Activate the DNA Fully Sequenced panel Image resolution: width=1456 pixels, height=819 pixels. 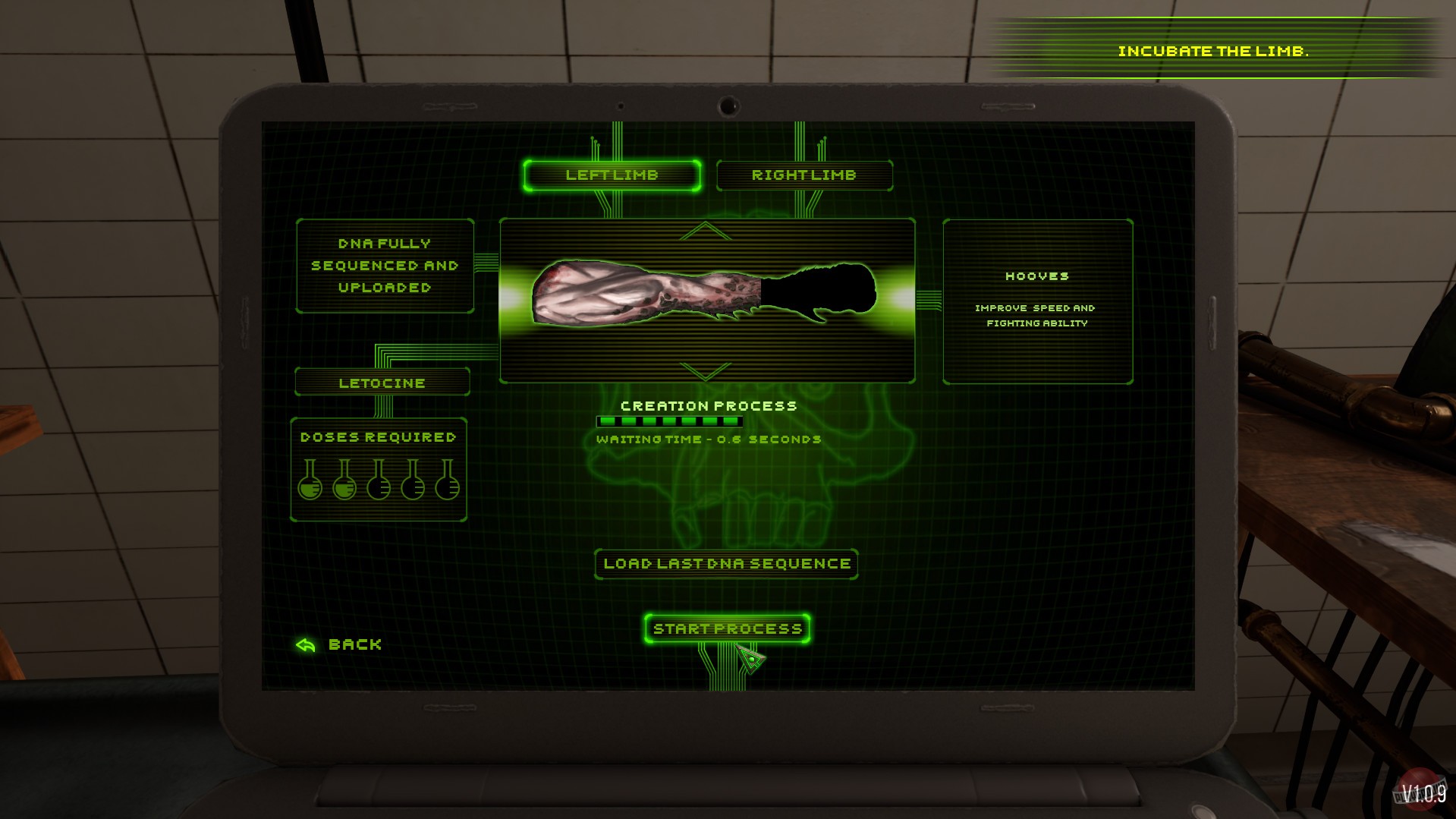pos(384,266)
